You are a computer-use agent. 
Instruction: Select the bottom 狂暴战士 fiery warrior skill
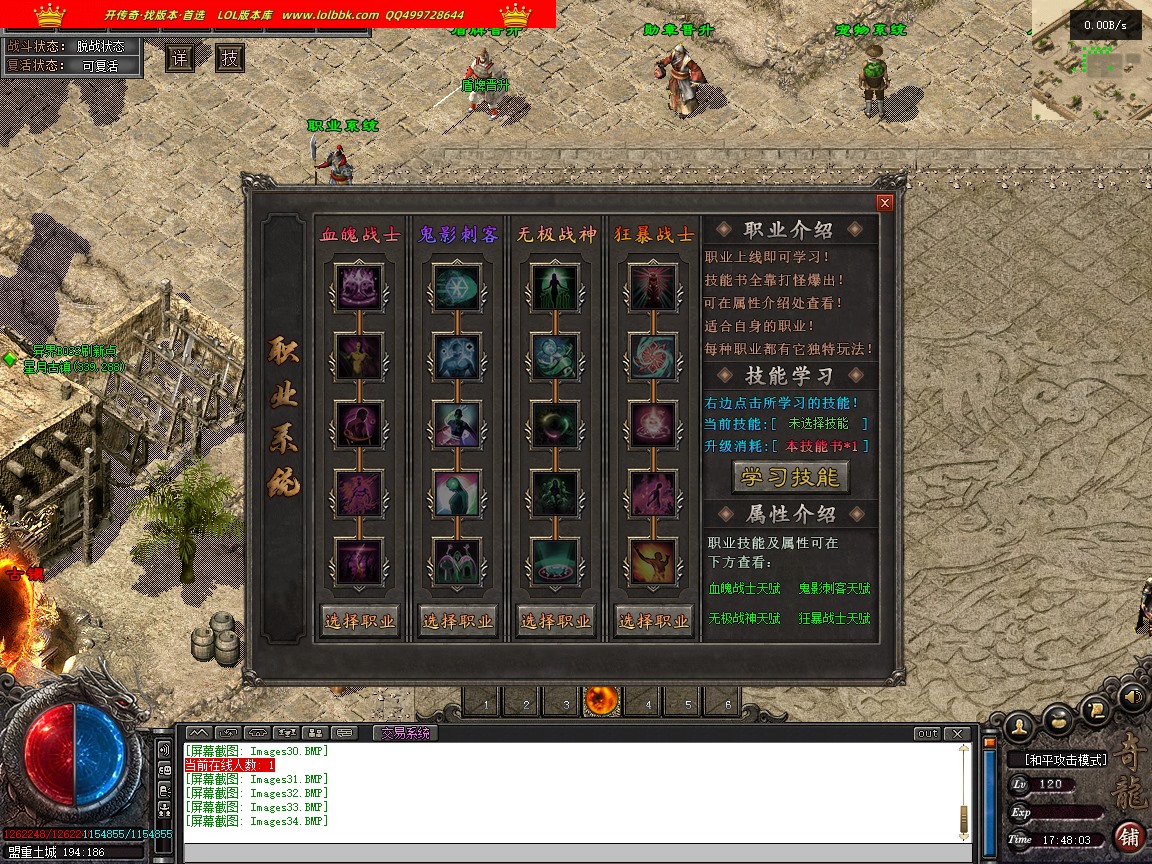click(654, 562)
